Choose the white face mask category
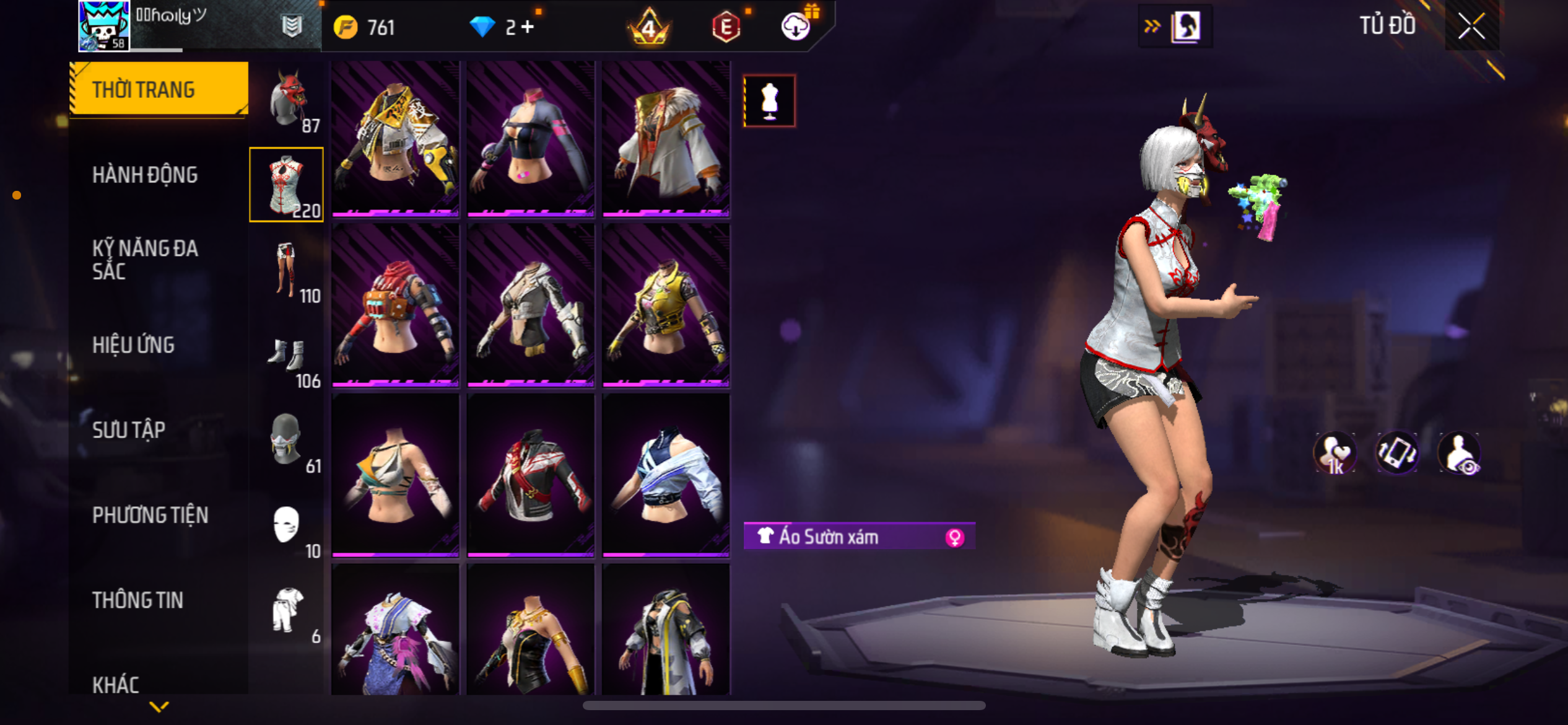 tap(287, 525)
